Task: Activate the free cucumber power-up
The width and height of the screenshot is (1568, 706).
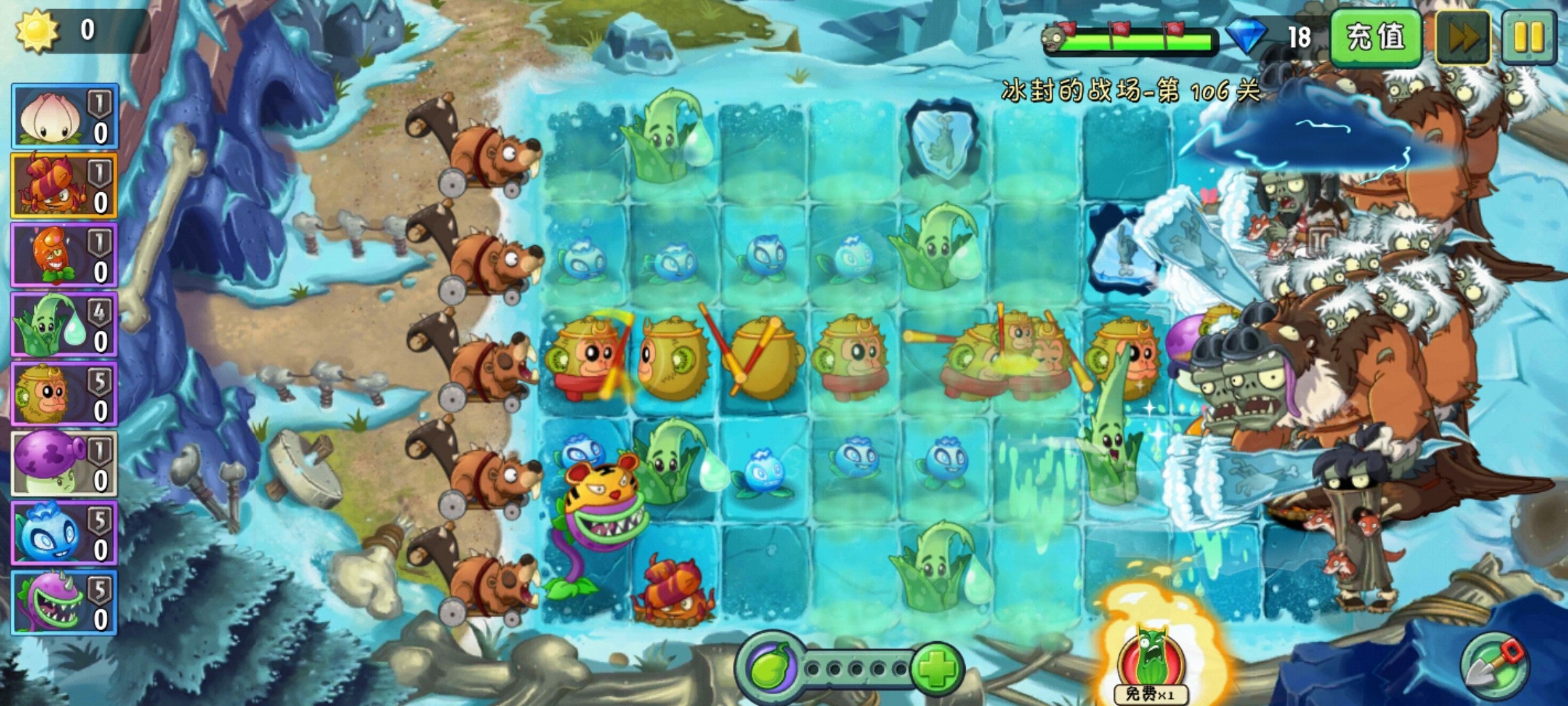Action: pyautogui.click(x=1151, y=660)
